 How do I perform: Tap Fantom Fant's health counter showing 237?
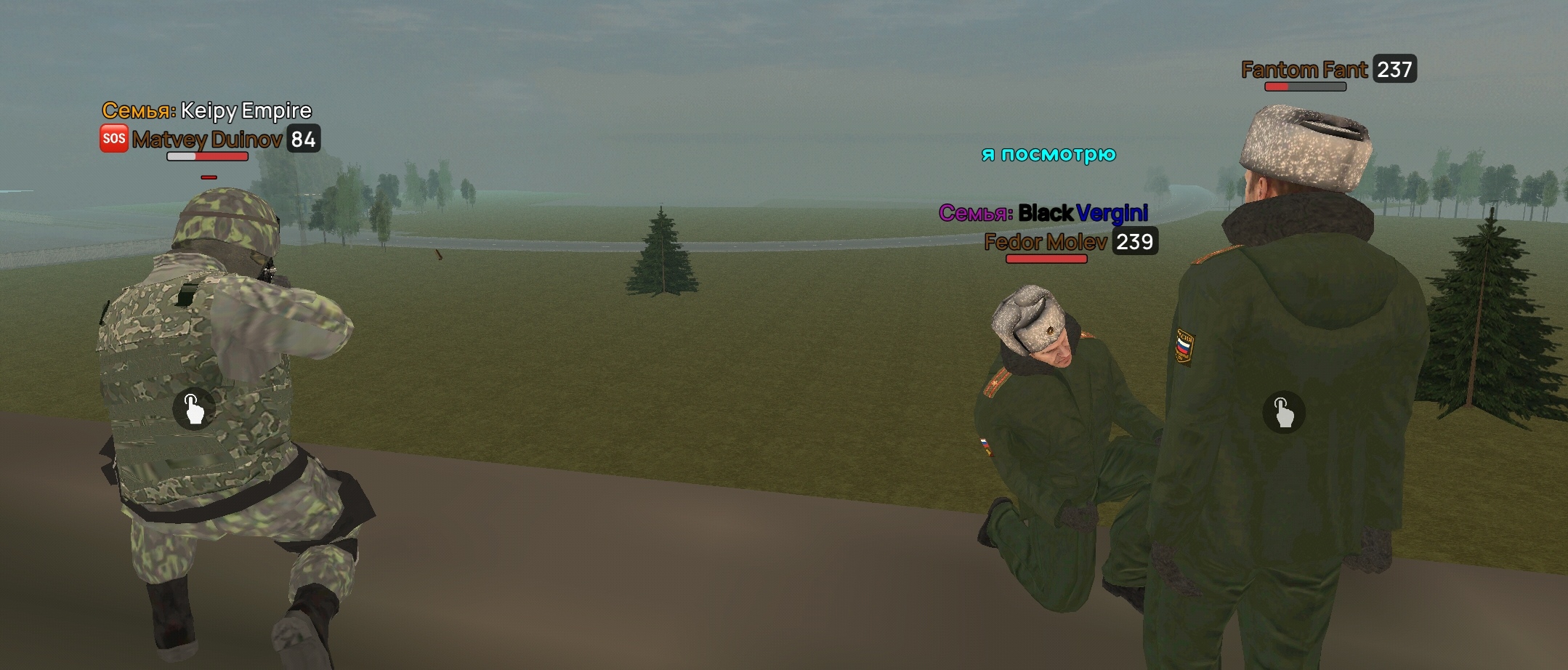coord(1395,70)
